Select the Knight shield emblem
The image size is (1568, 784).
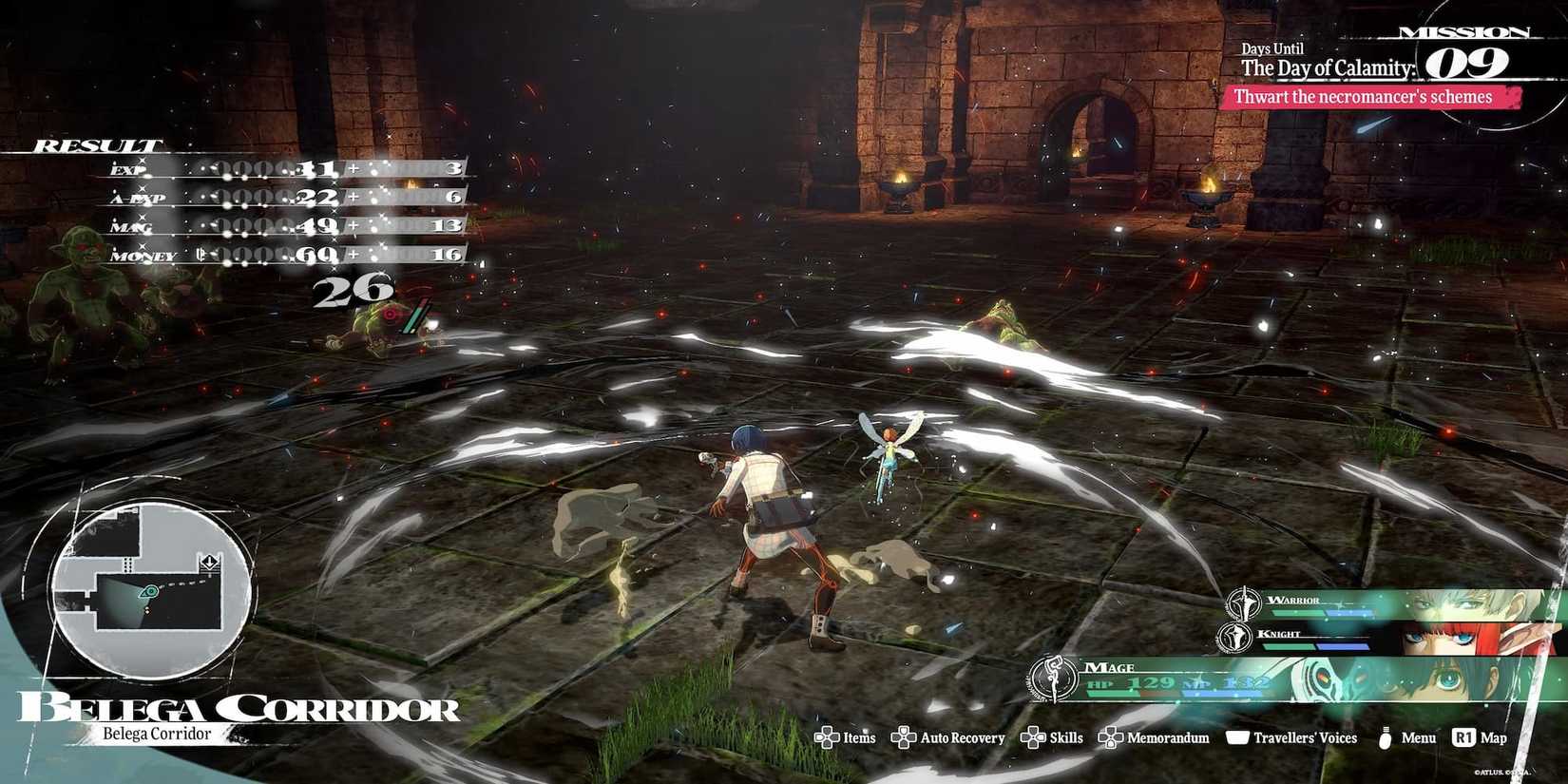[x=1235, y=637]
